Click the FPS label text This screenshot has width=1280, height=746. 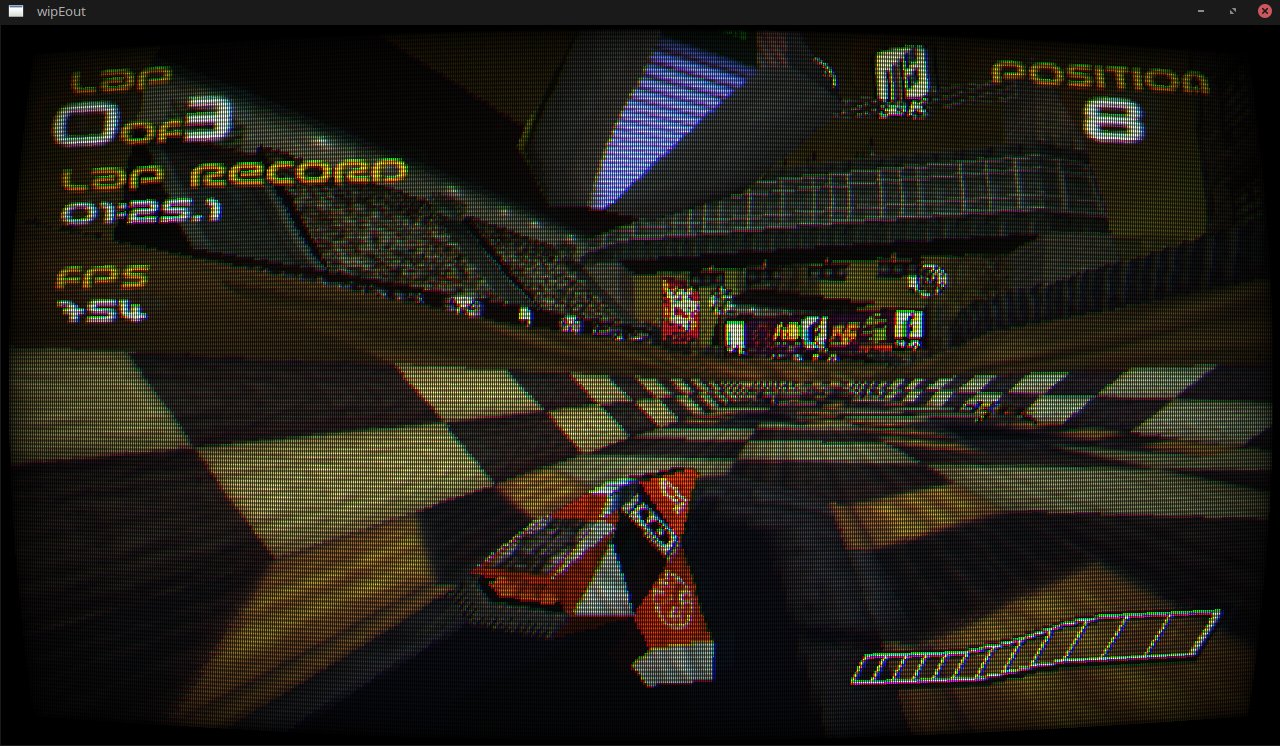[105, 277]
